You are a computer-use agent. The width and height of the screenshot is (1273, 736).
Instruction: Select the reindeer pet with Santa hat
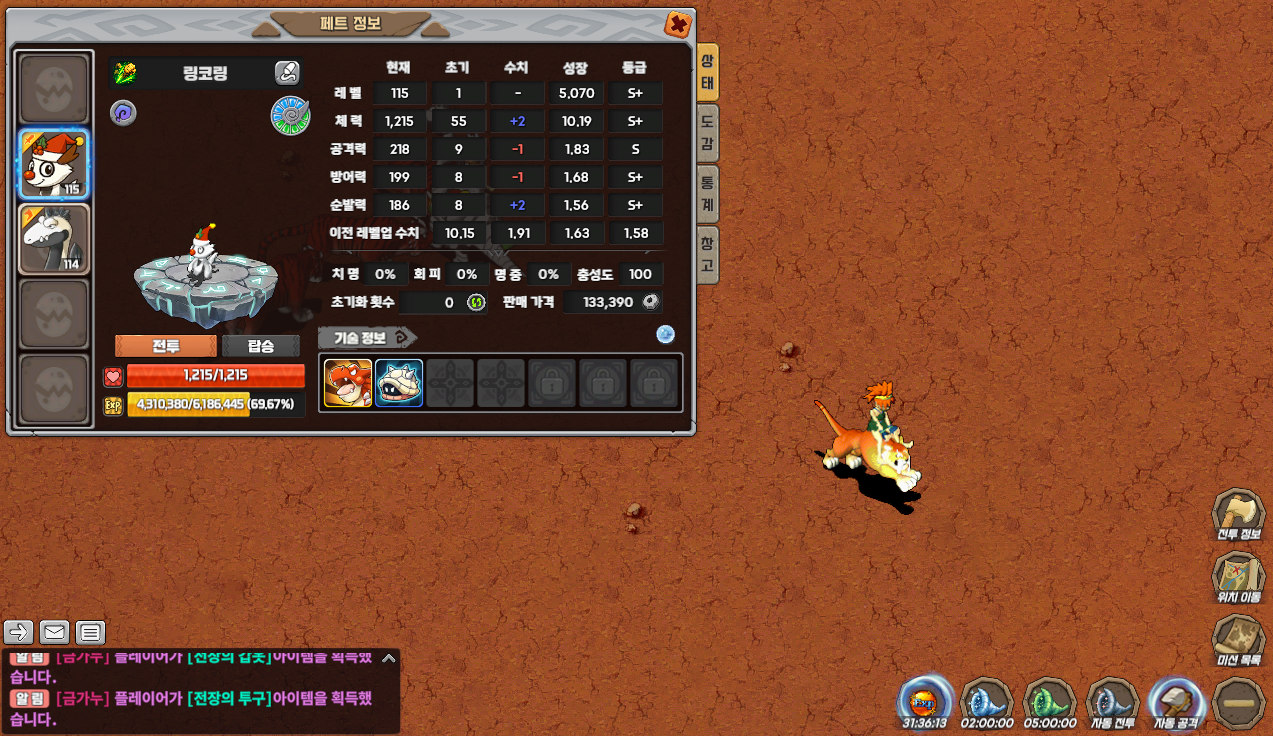(55, 164)
